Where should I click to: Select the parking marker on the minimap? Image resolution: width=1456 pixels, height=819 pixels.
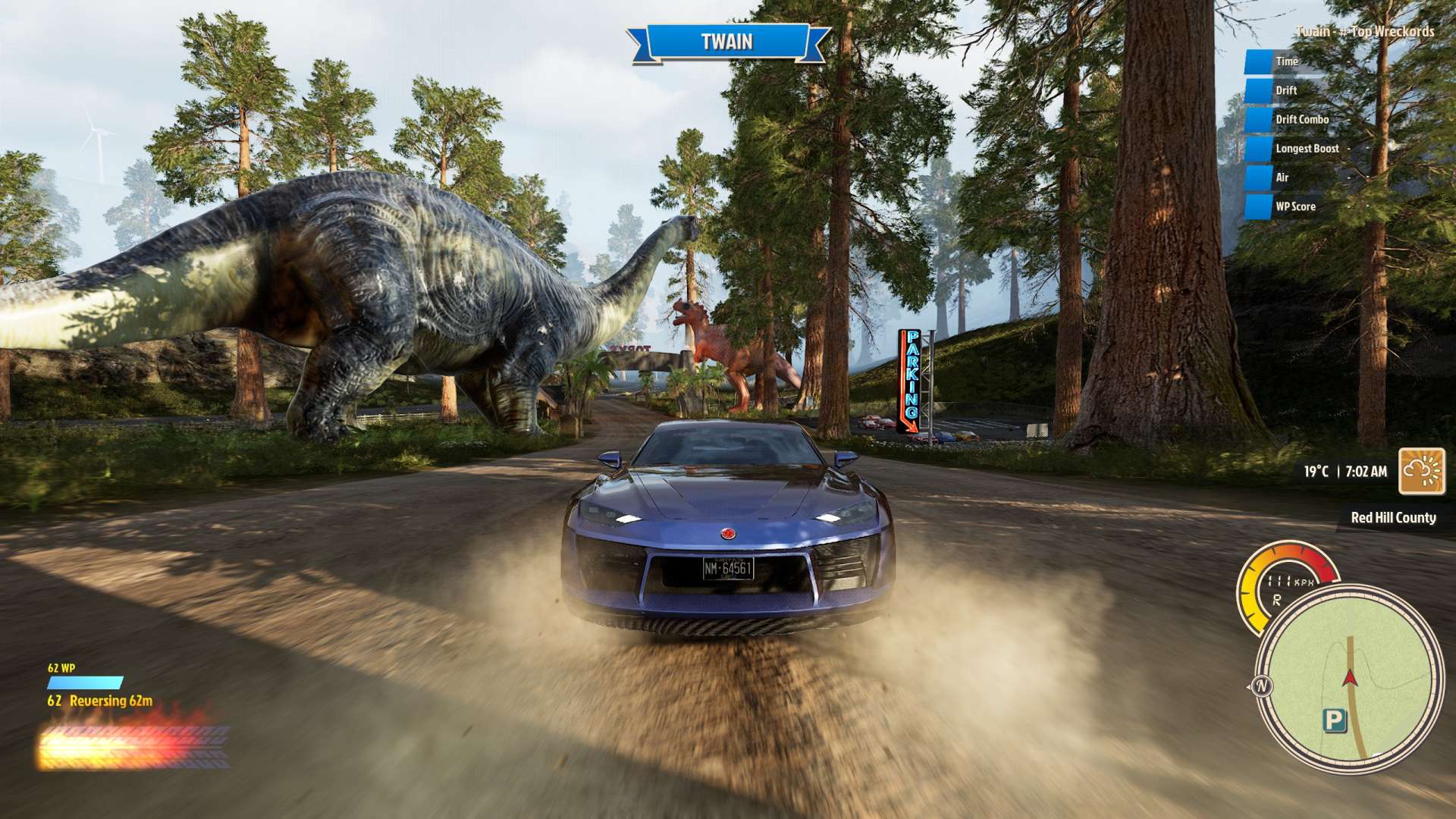click(x=1334, y=720)
